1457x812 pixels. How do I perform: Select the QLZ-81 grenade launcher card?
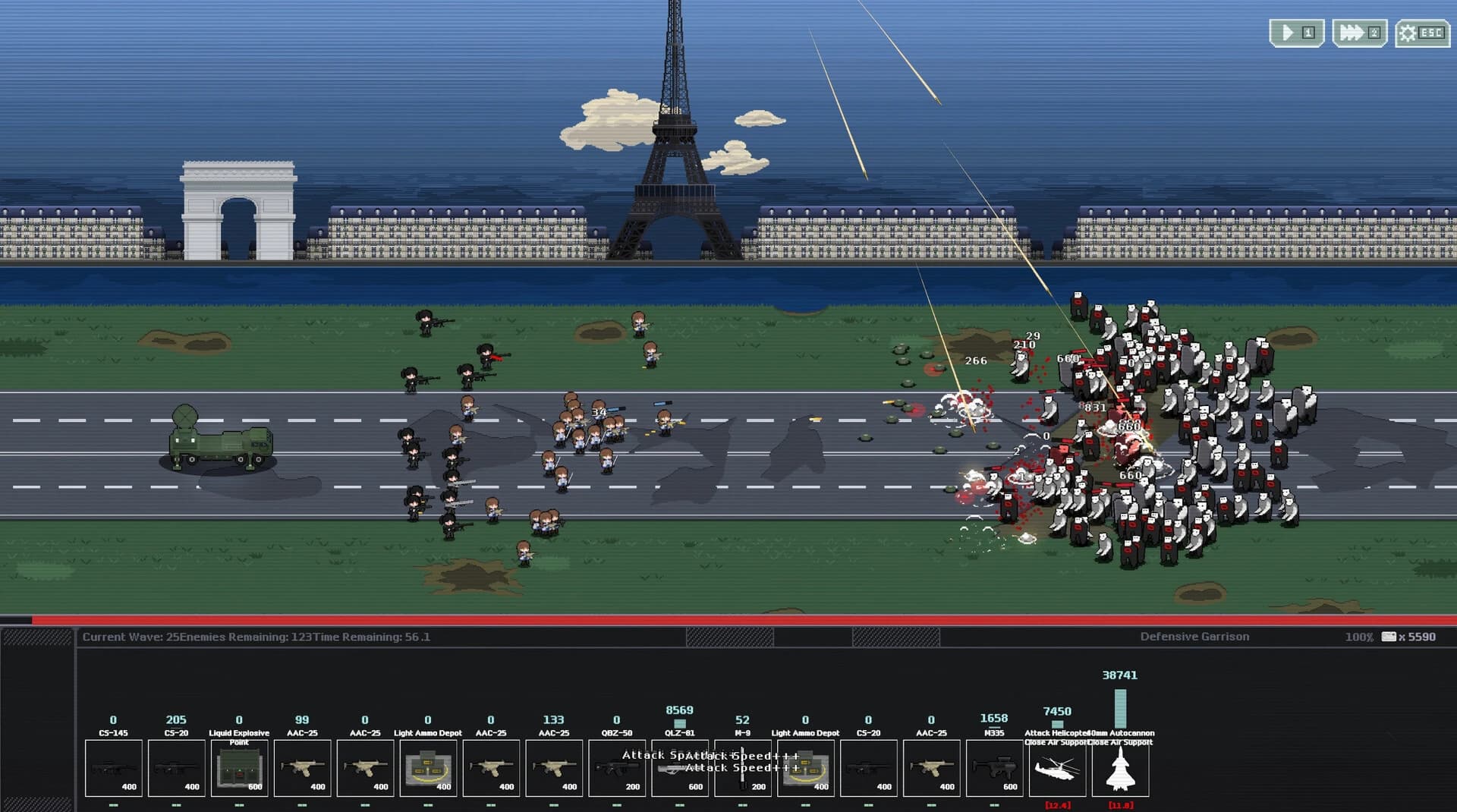pos(680,768)
